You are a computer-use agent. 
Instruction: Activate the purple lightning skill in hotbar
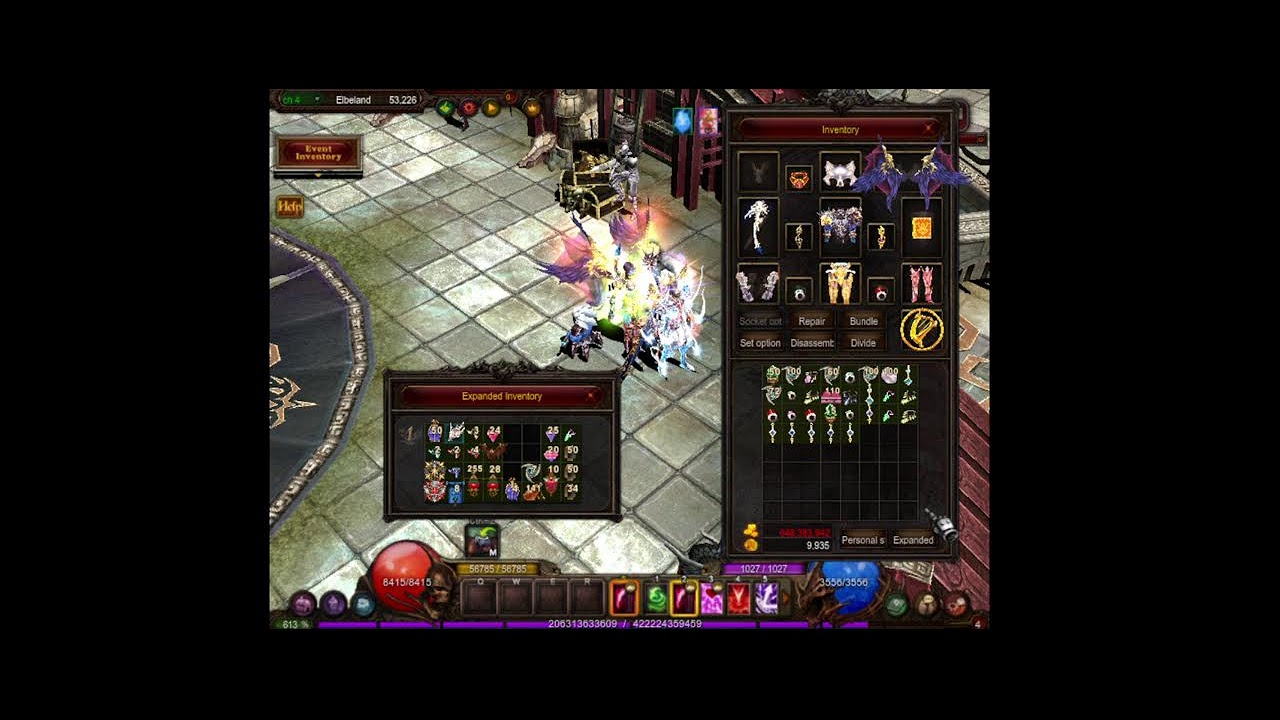pyautogui.click(x=767, y=598)
